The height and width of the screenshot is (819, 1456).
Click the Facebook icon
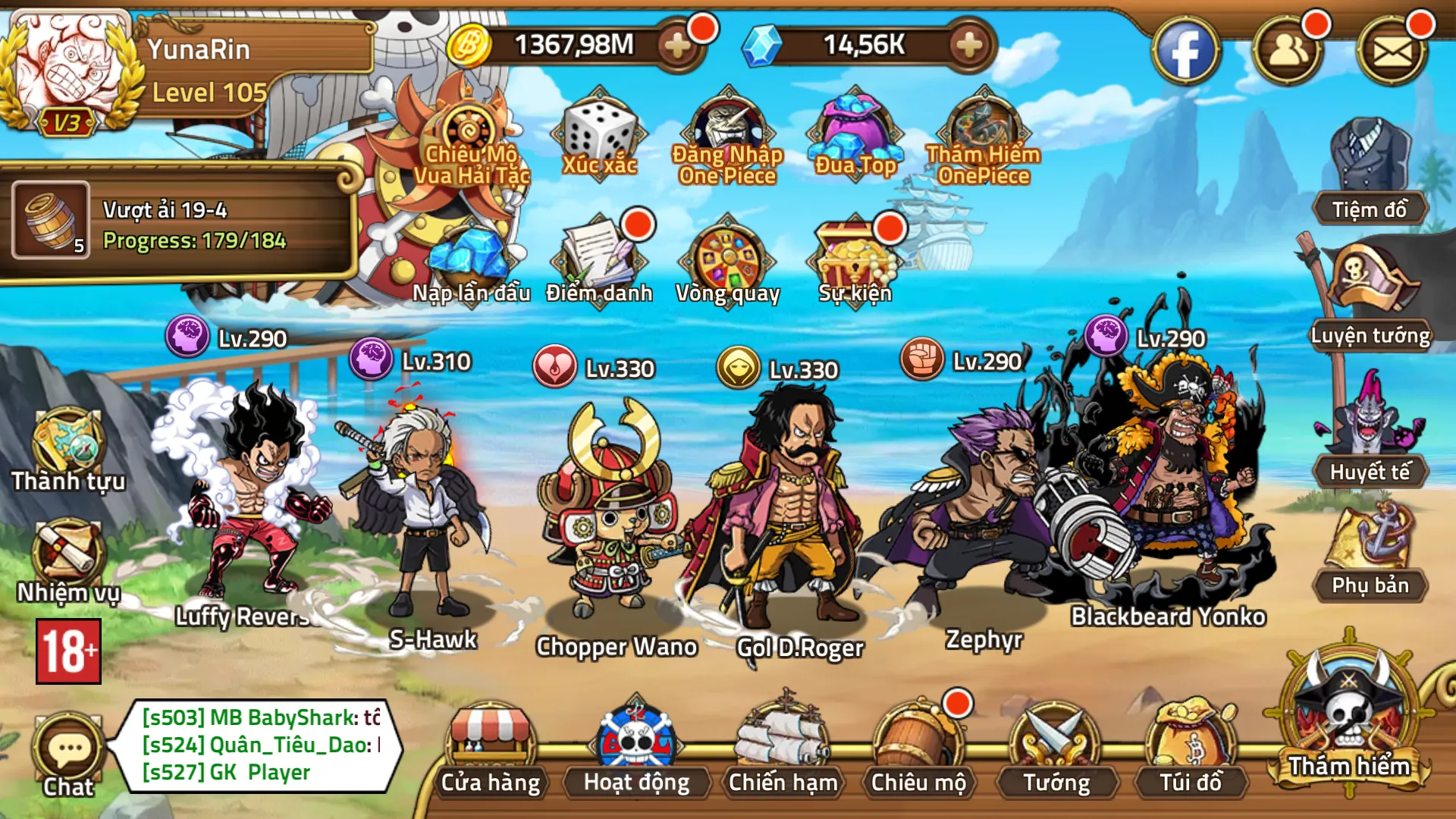click(x=1185, y=52)
